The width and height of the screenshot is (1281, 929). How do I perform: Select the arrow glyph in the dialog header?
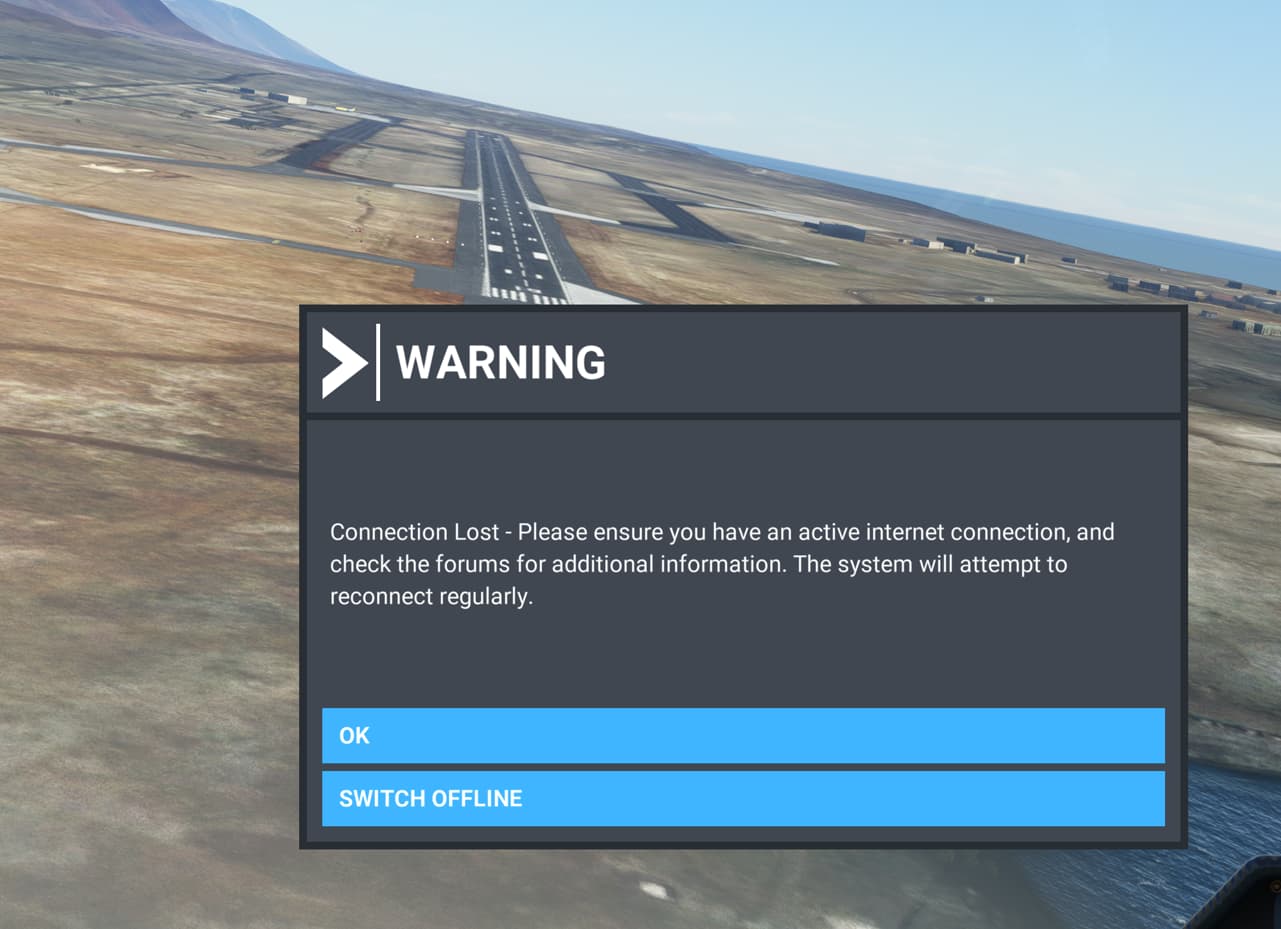pyautogui.click(x=344, y=364)
